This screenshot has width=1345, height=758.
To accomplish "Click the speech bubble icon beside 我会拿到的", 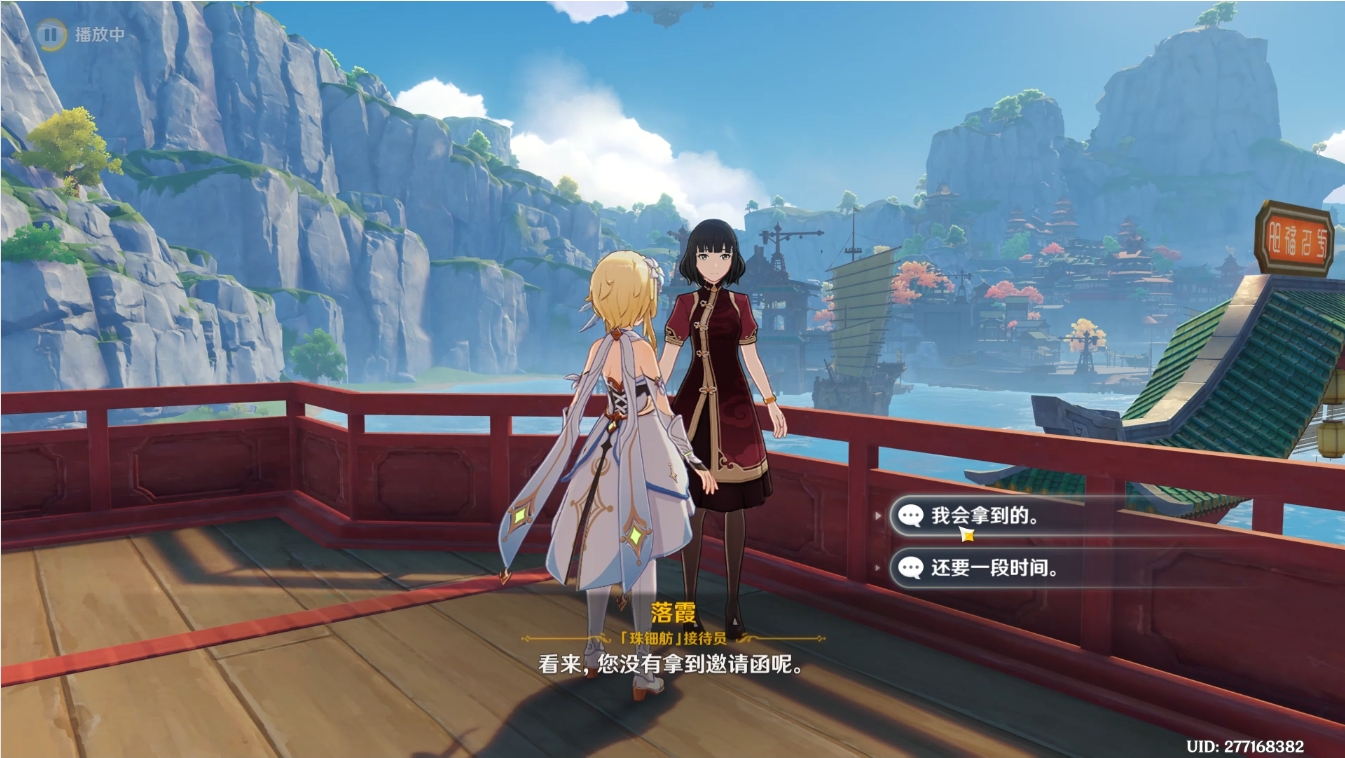I will tap(911, 517).
